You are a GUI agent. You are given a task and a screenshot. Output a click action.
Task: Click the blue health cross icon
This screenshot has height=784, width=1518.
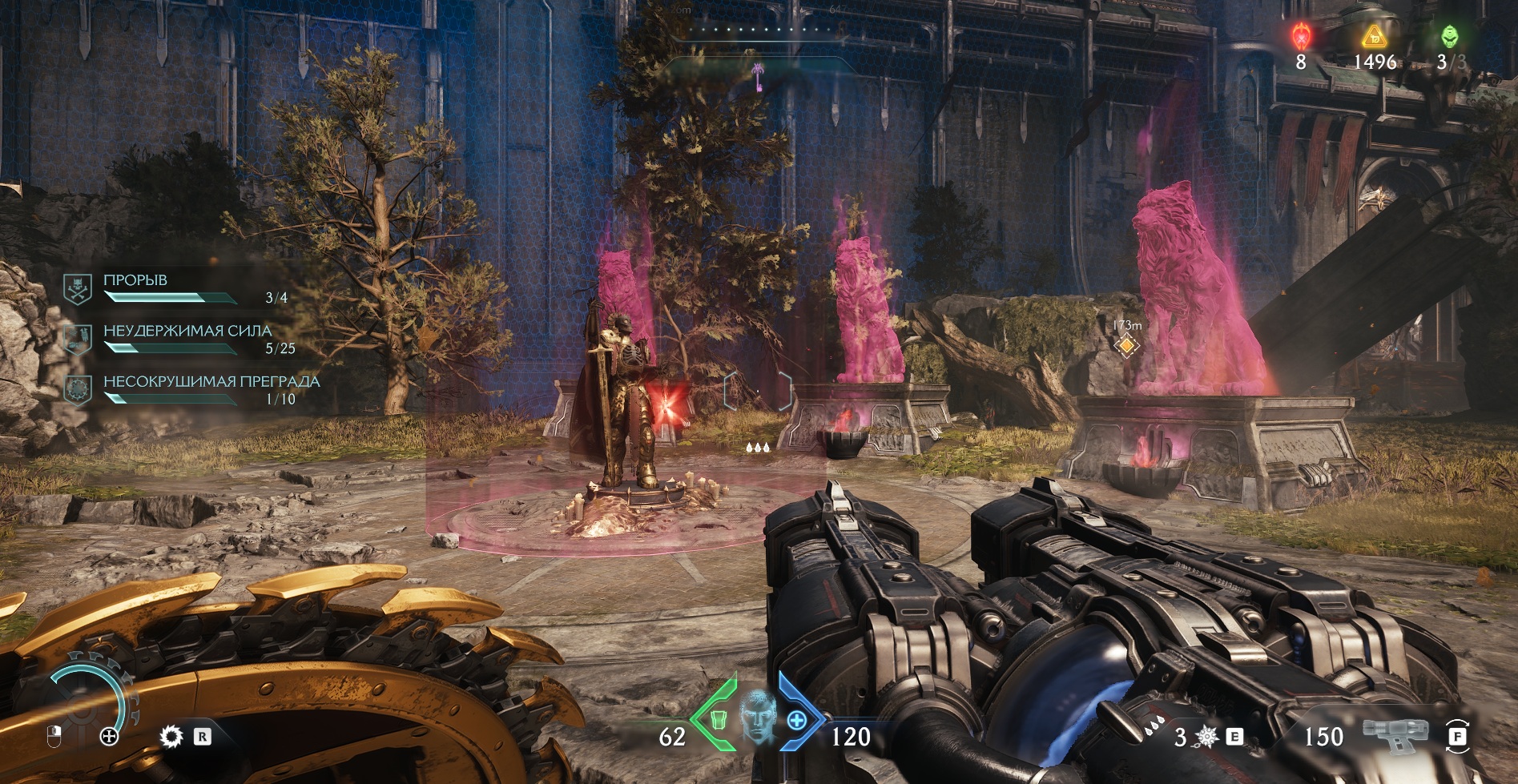click(x=796, y=721)
